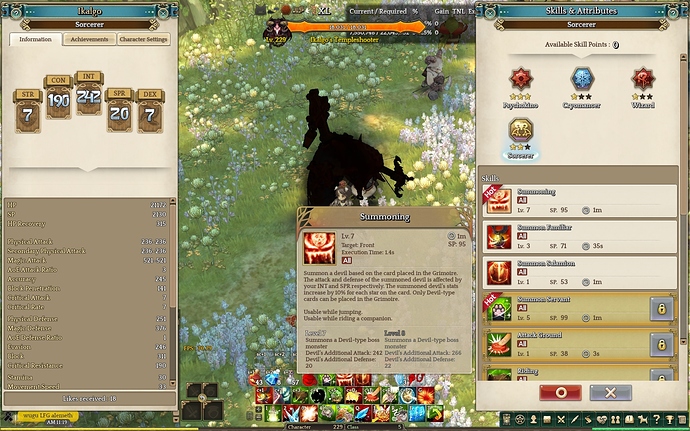
Task: Click the INT stat value box
Action: pos(88,98)
